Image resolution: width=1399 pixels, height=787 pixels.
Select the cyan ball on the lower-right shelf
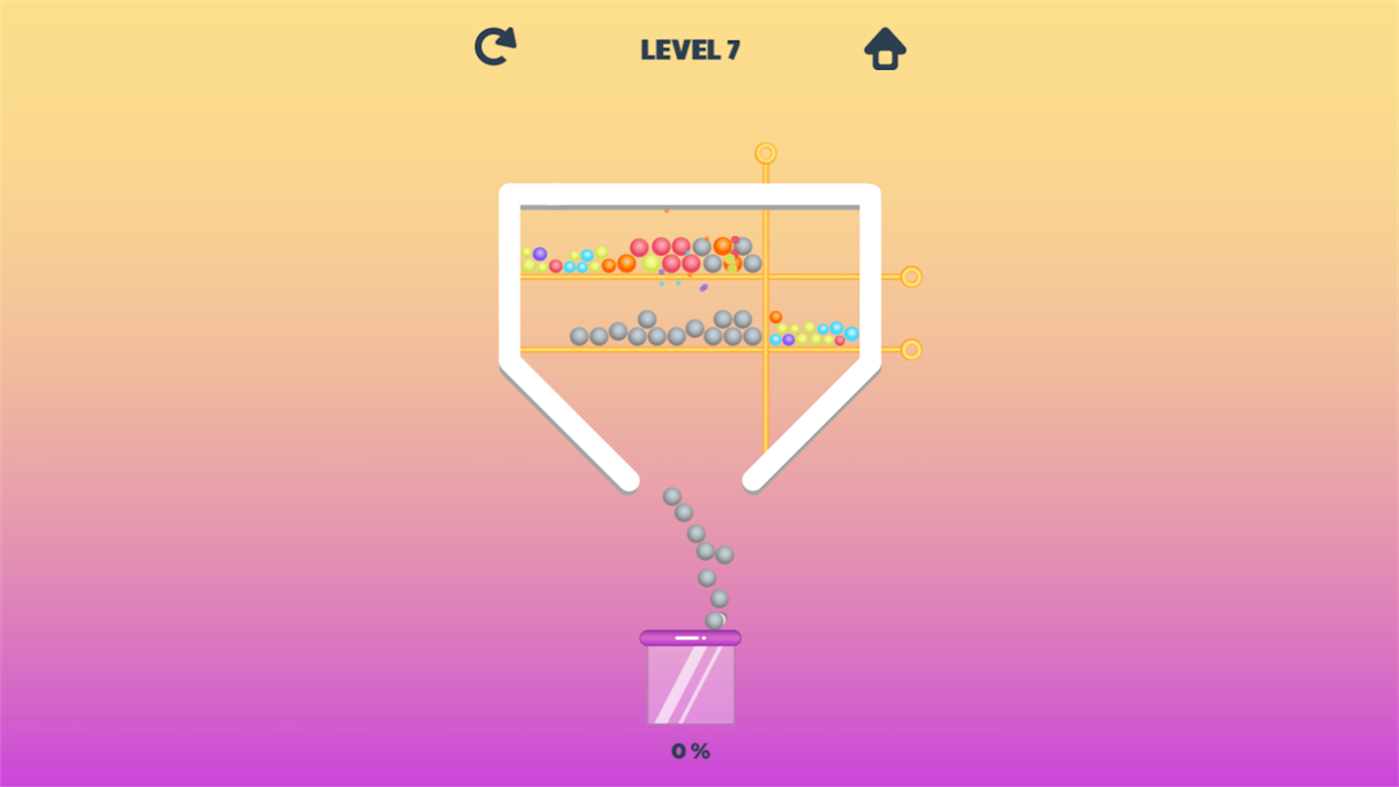836,326
